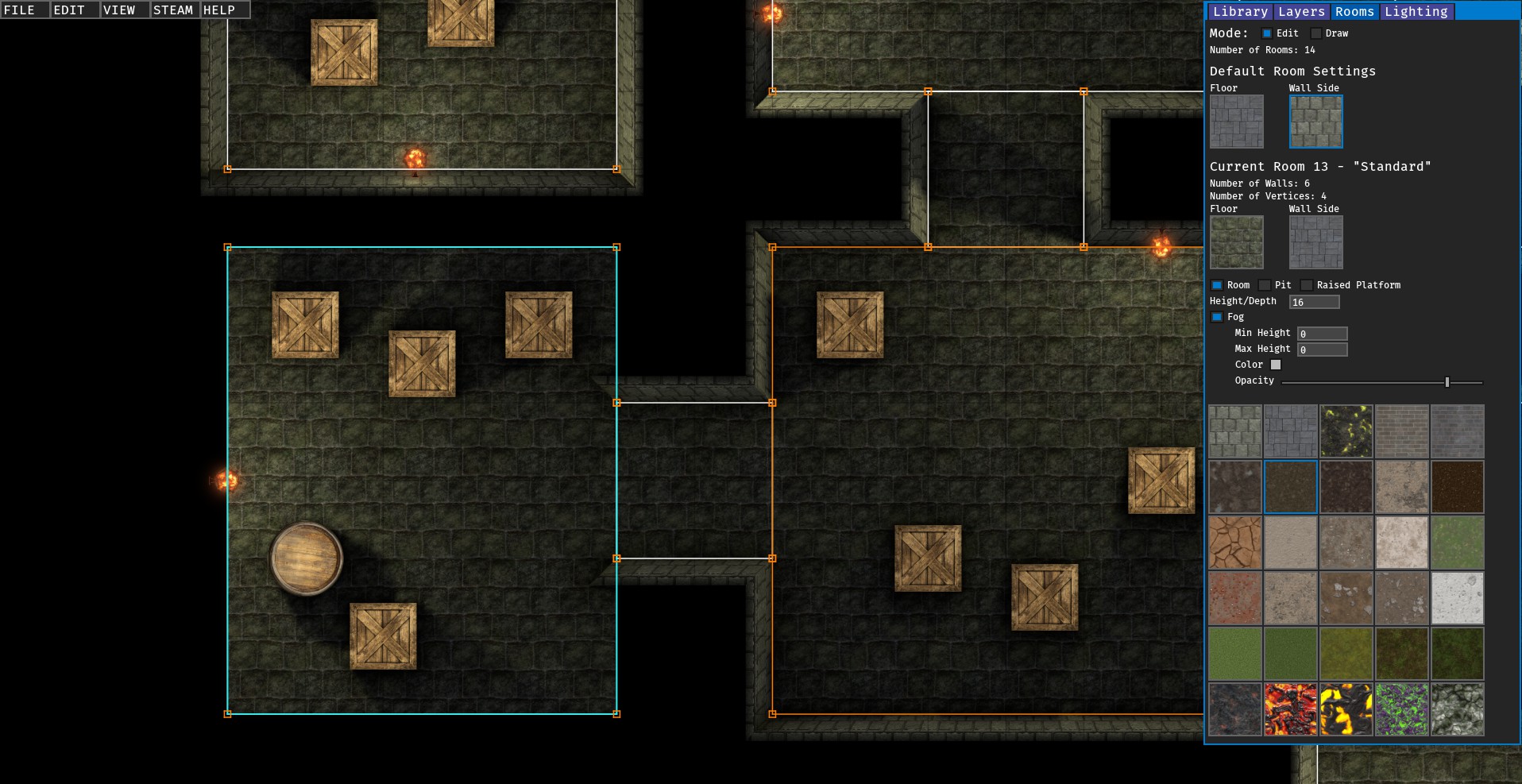Click the fog Opacity slider handle
Screen dimensions: 1522x784
(1447, 380)
